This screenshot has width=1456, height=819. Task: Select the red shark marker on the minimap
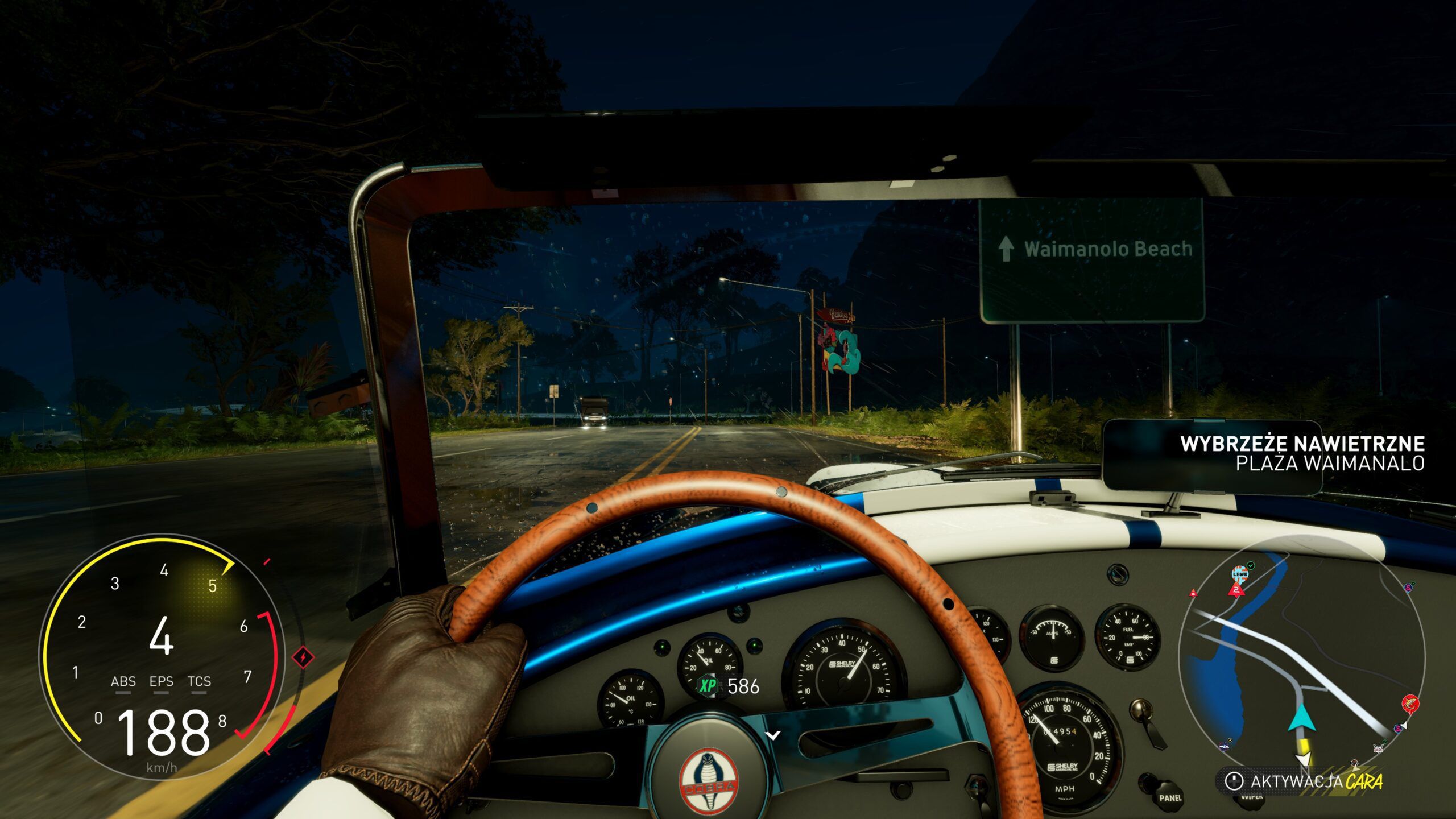pos(1410,703)
